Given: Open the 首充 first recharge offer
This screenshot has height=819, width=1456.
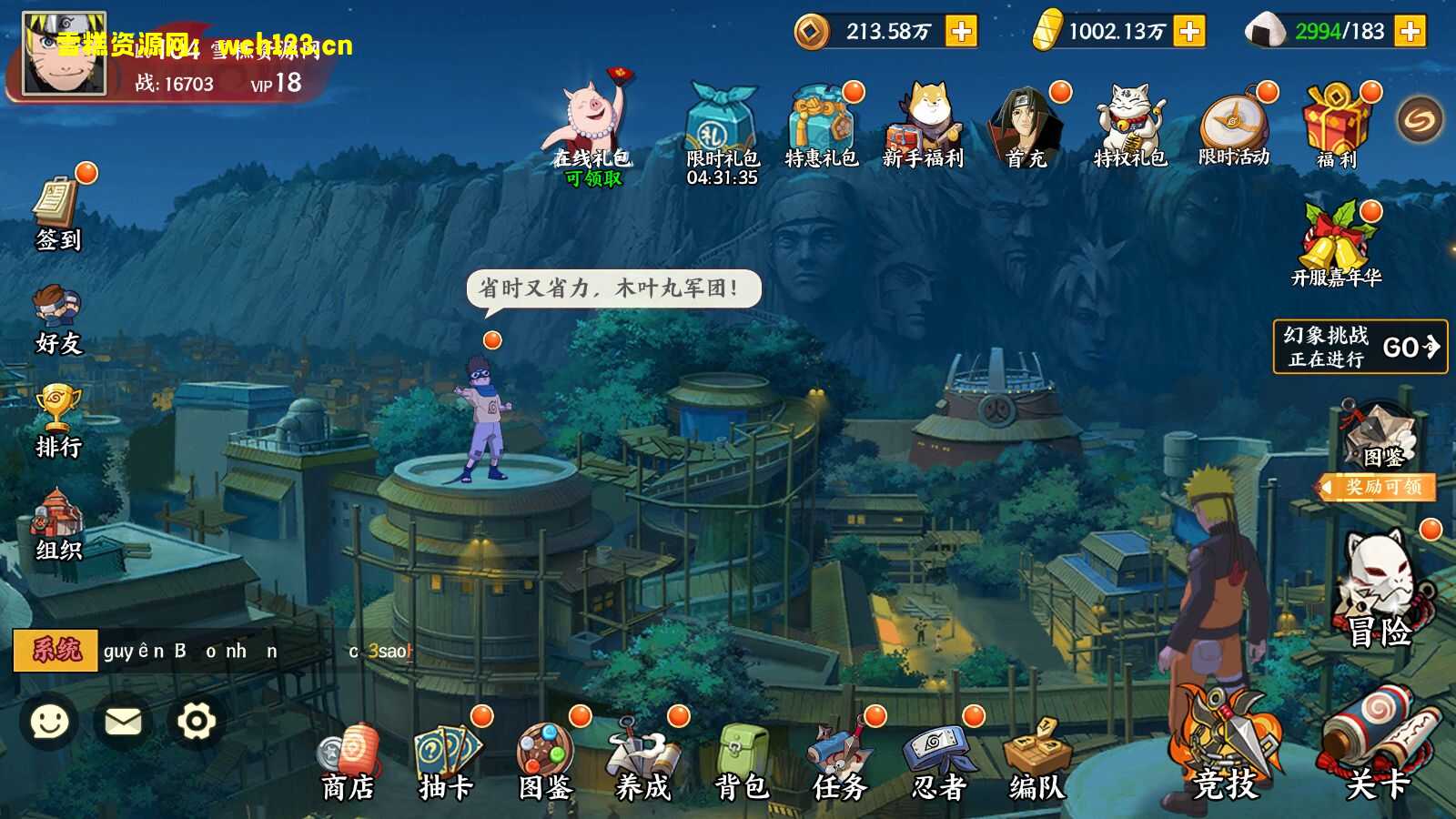Looking at the screenshot, I should (1026, 127).
